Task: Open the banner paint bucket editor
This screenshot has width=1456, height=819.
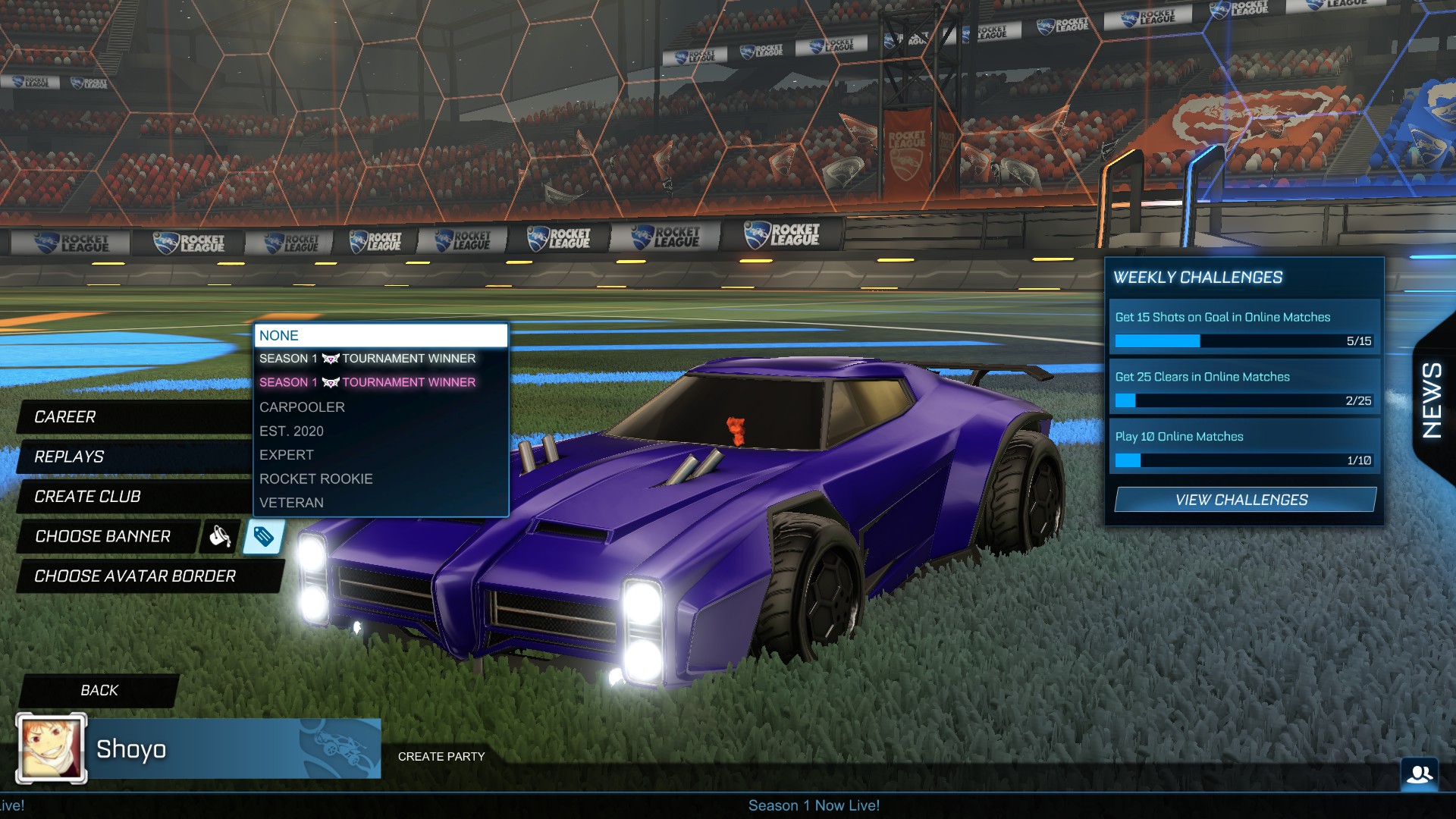Action: [x=218, y=538]
